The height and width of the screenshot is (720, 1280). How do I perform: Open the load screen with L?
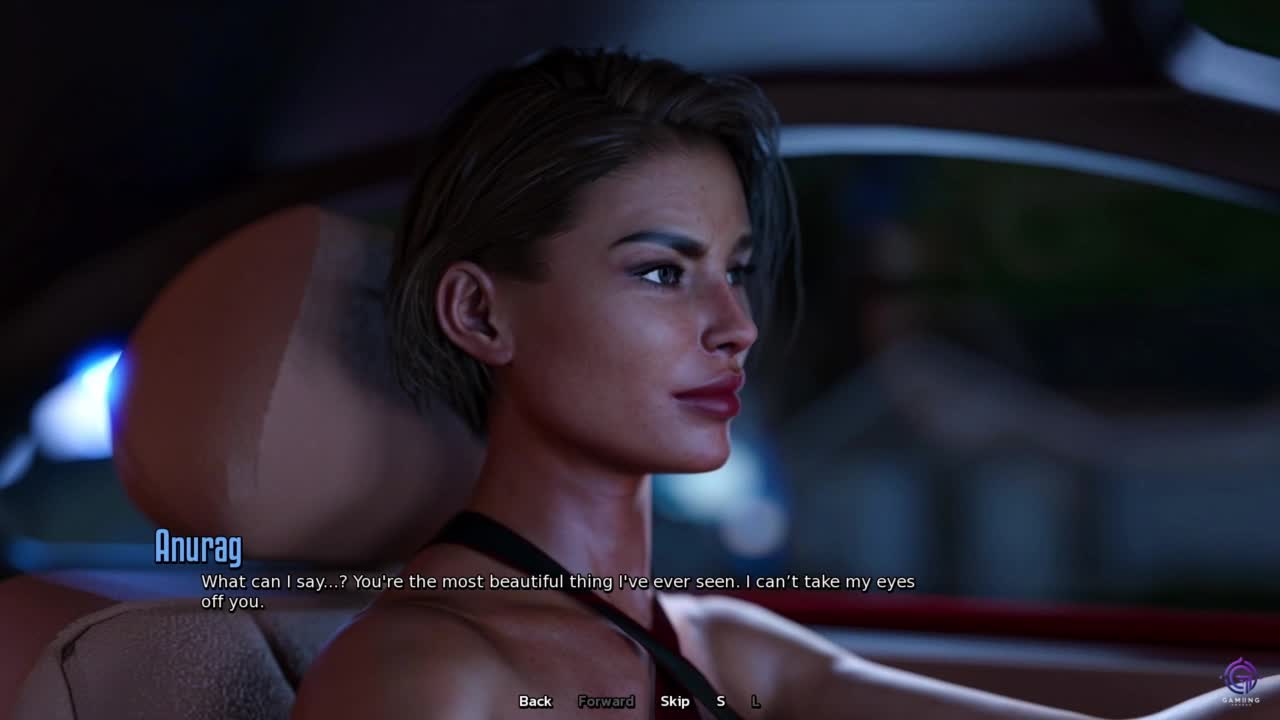pyautogui.click(x=755, y=701)
